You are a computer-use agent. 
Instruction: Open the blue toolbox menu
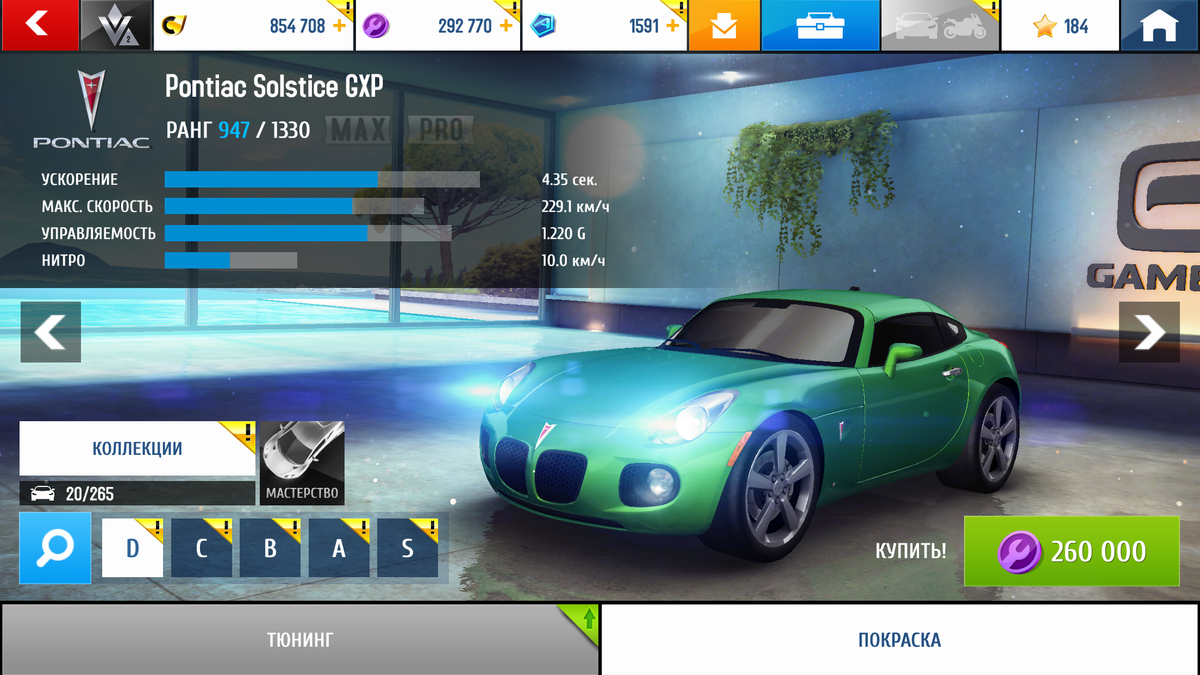click(820, 26)
